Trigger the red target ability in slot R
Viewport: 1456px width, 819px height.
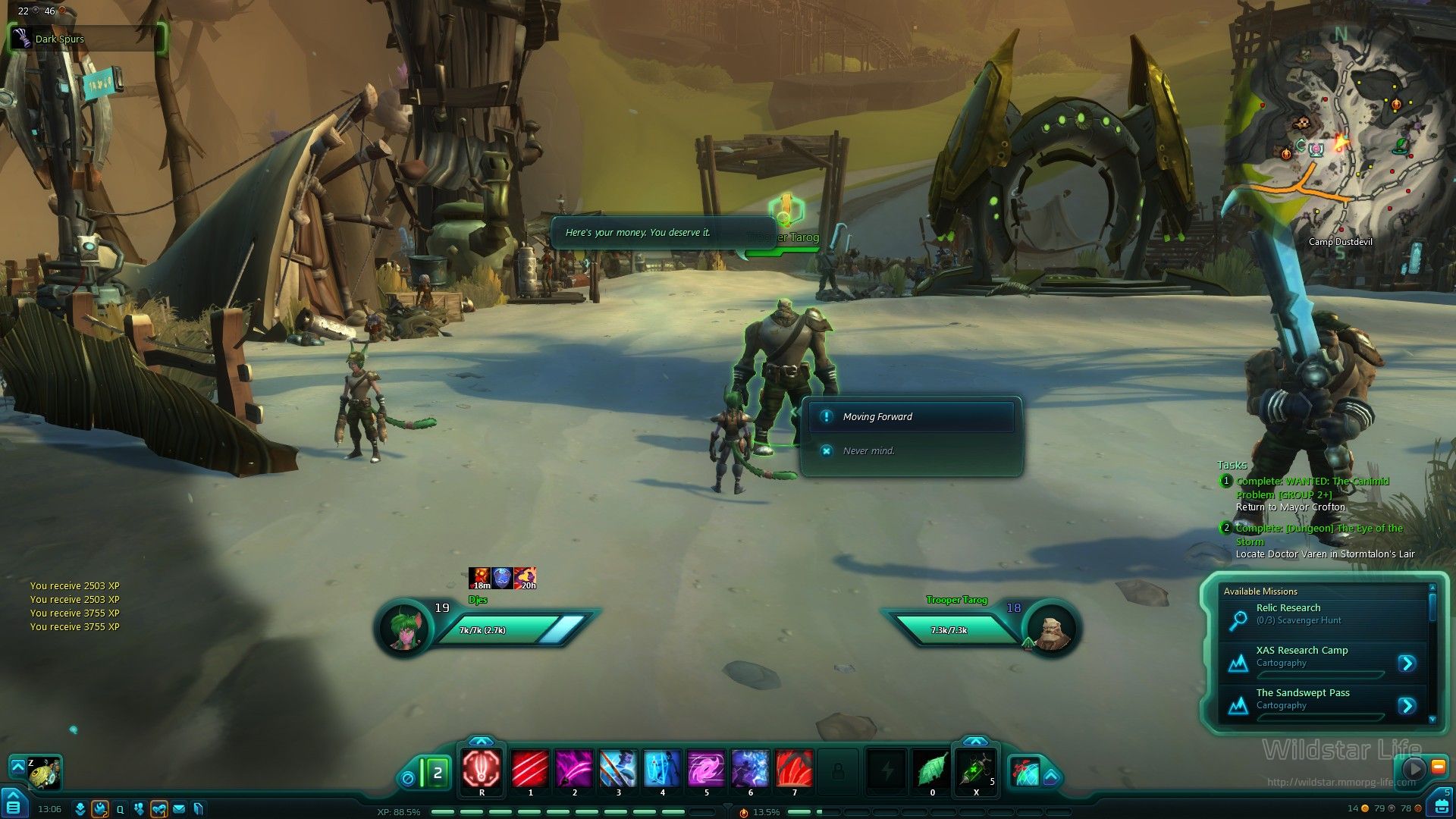point(482,769)
